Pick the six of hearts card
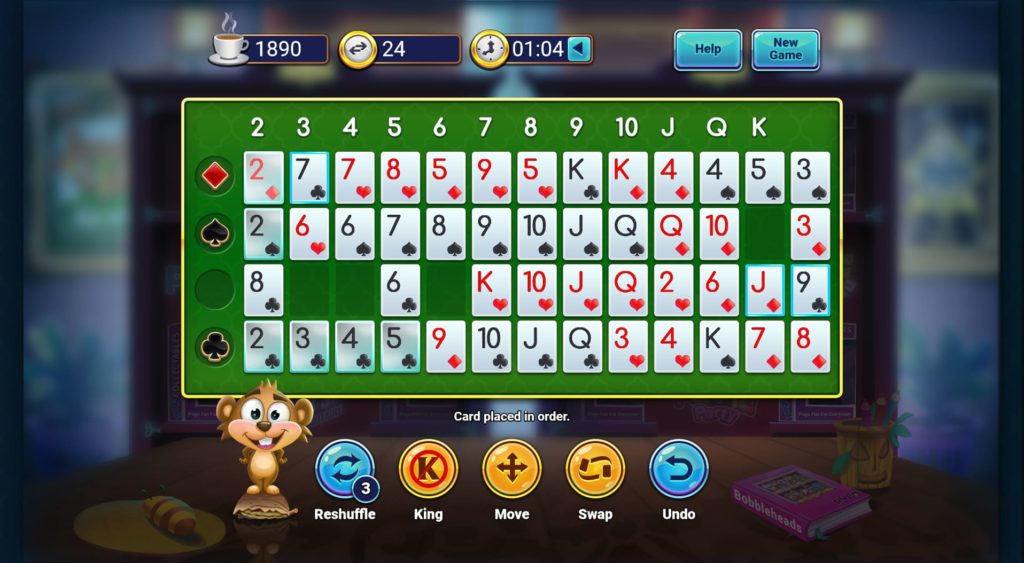This screenshot has height=563, width=1024. tap(309, 234)
